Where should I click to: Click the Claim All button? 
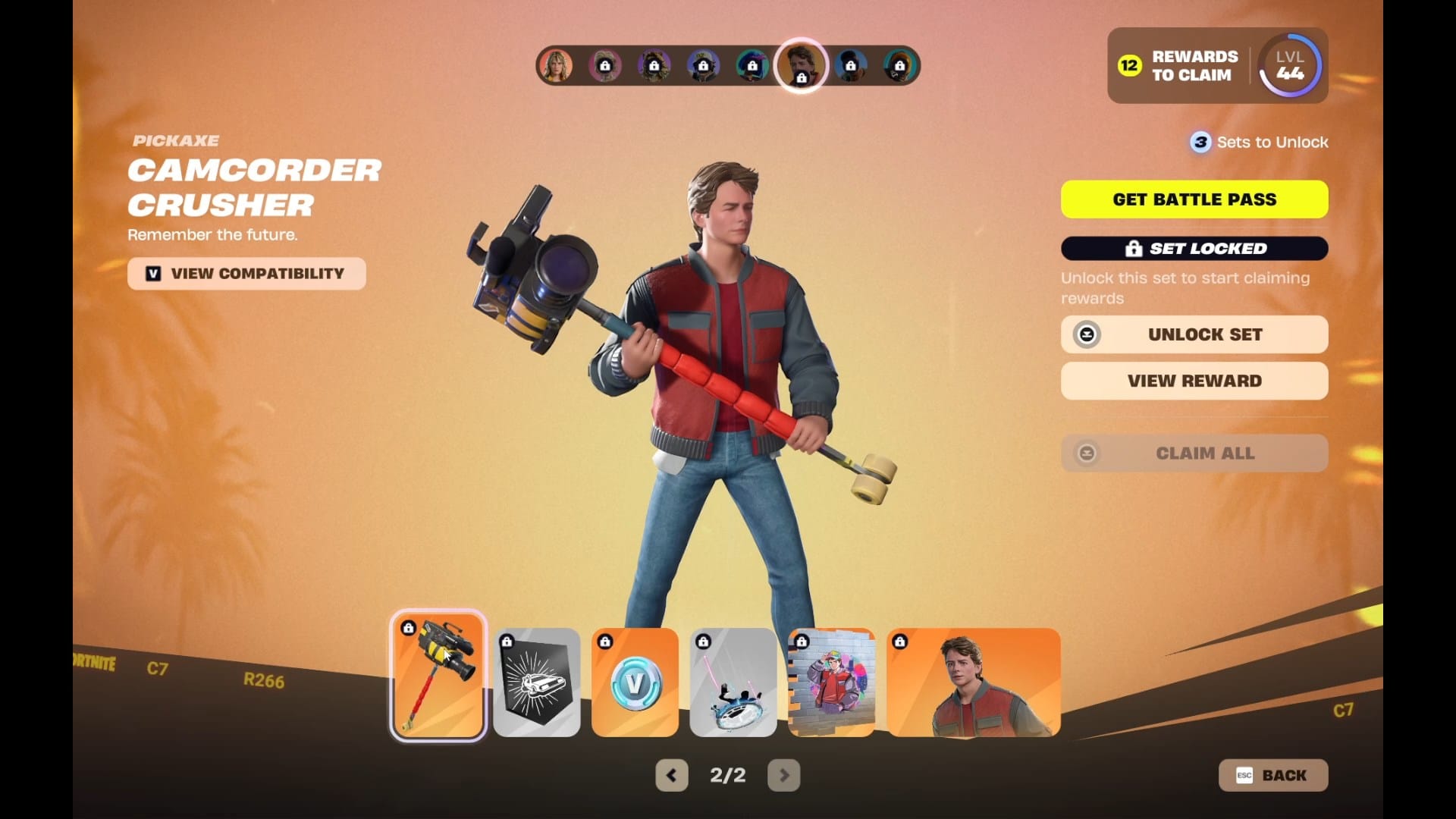click(x=1194, y=453)
